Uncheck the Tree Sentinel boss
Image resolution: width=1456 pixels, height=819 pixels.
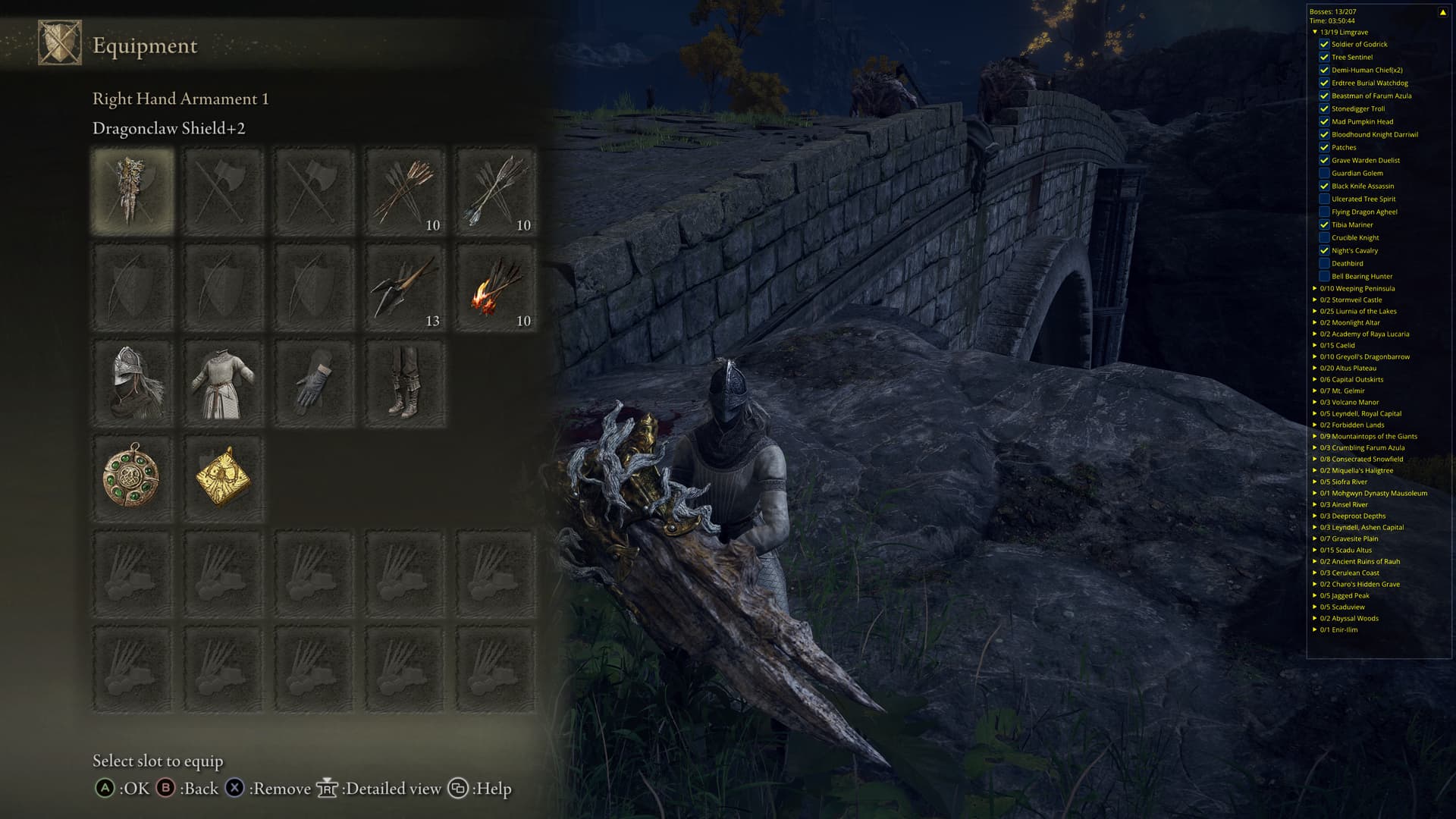pyautogui.click(x=1324, y=57)
